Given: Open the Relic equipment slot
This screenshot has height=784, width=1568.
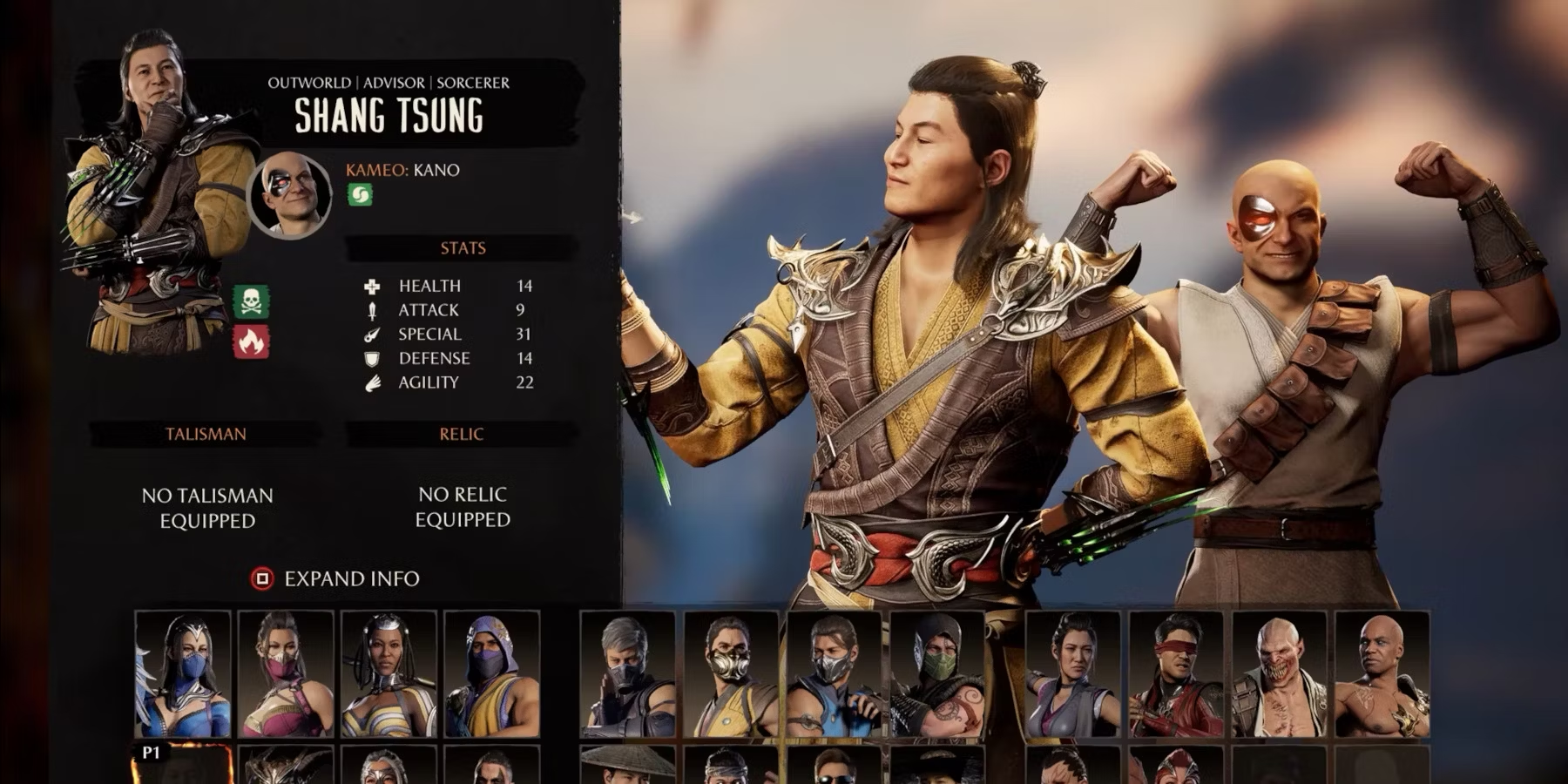Looking at the screenshot, I should pos(462,506).
